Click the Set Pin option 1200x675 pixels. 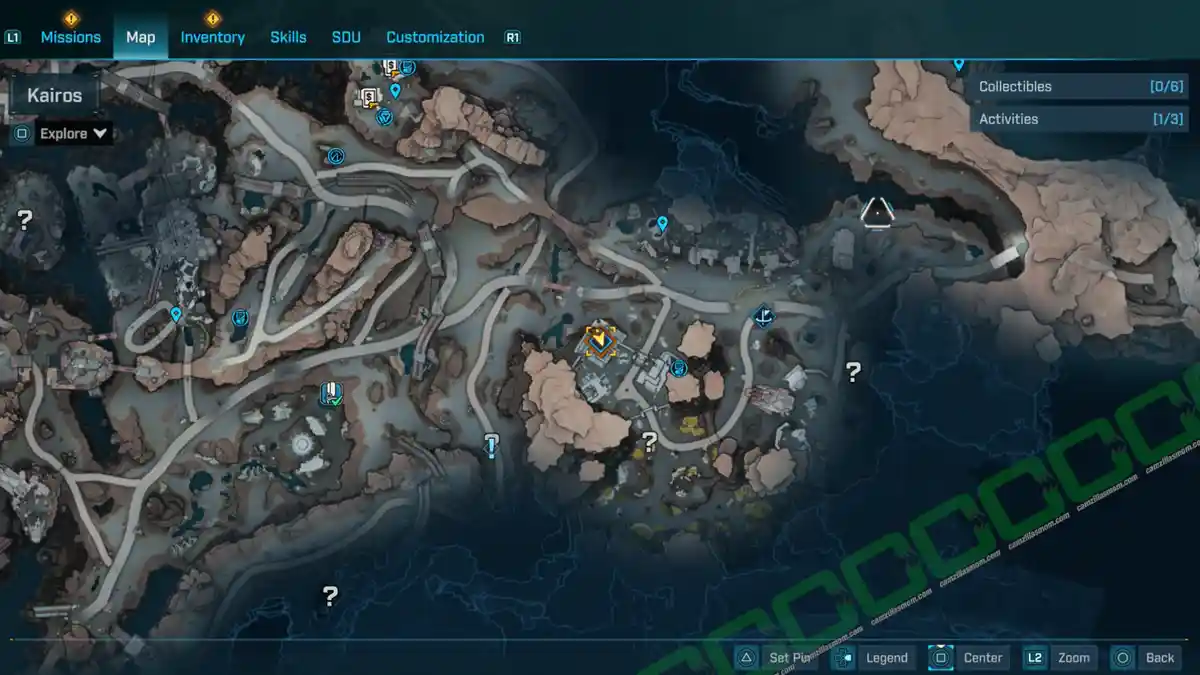pos(778,657)
